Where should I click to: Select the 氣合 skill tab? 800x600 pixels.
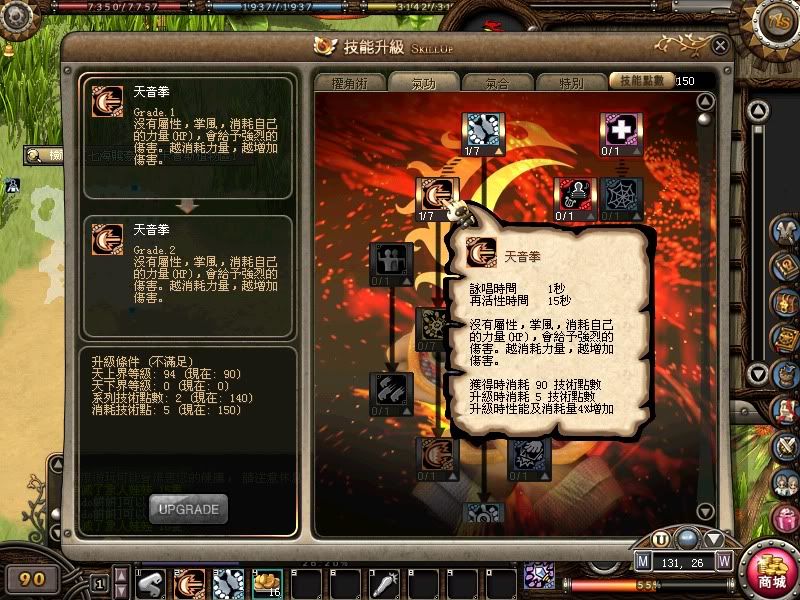coord(497,83)
